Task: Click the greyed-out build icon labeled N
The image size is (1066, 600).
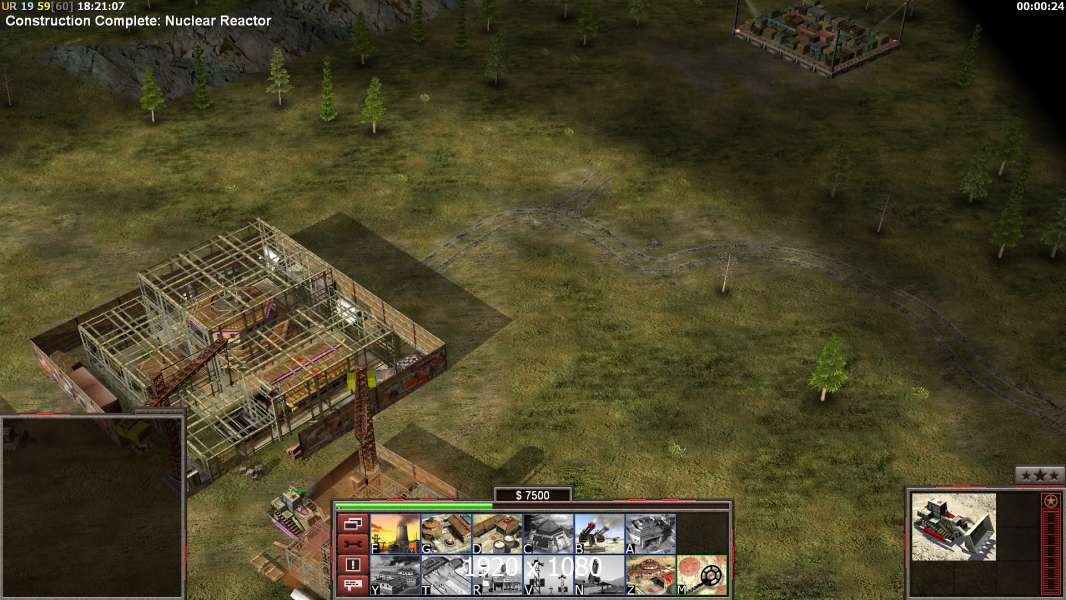Action: (x=599, y=575)
